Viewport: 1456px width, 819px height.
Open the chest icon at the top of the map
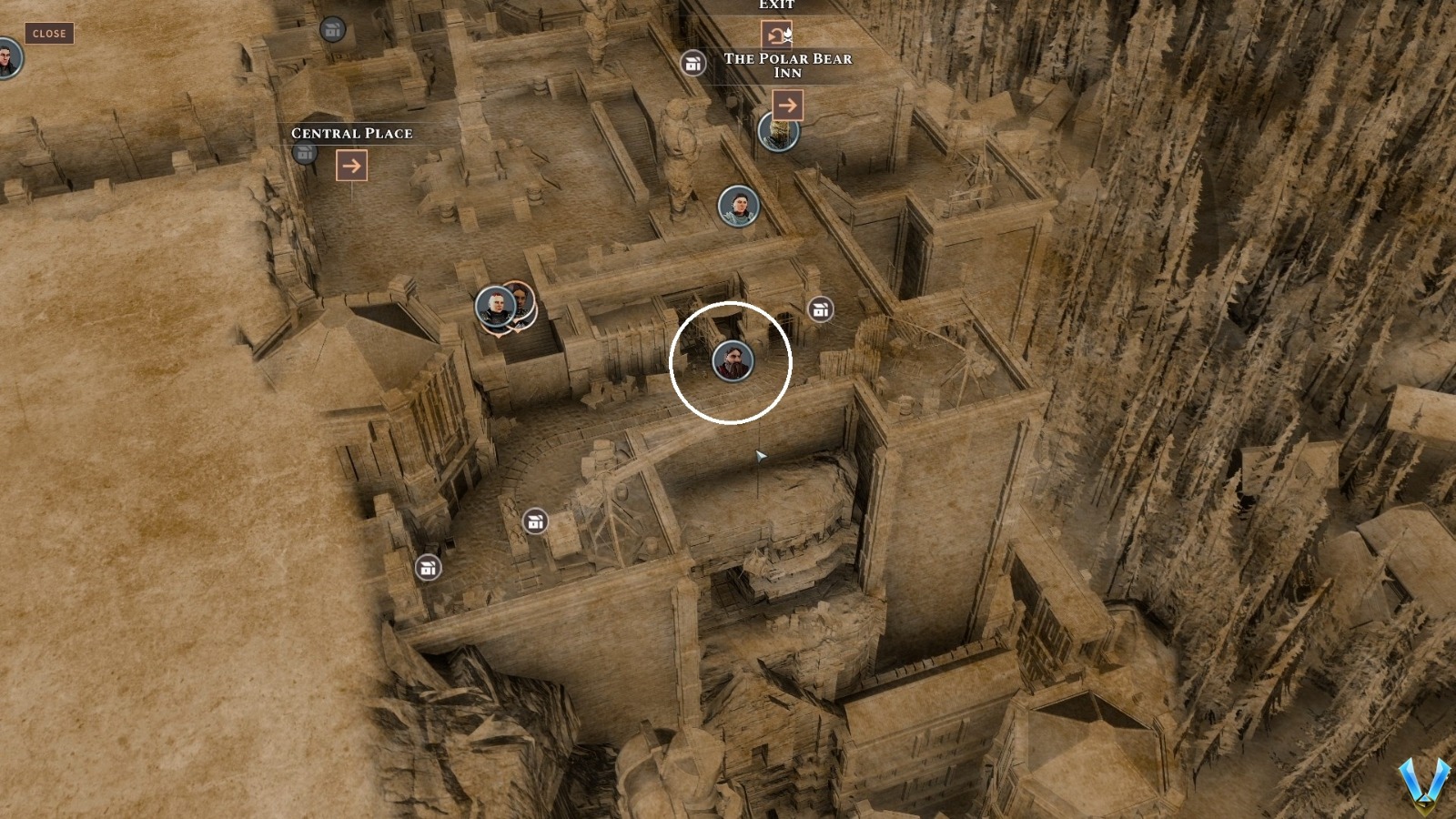(x=331, y=28)
